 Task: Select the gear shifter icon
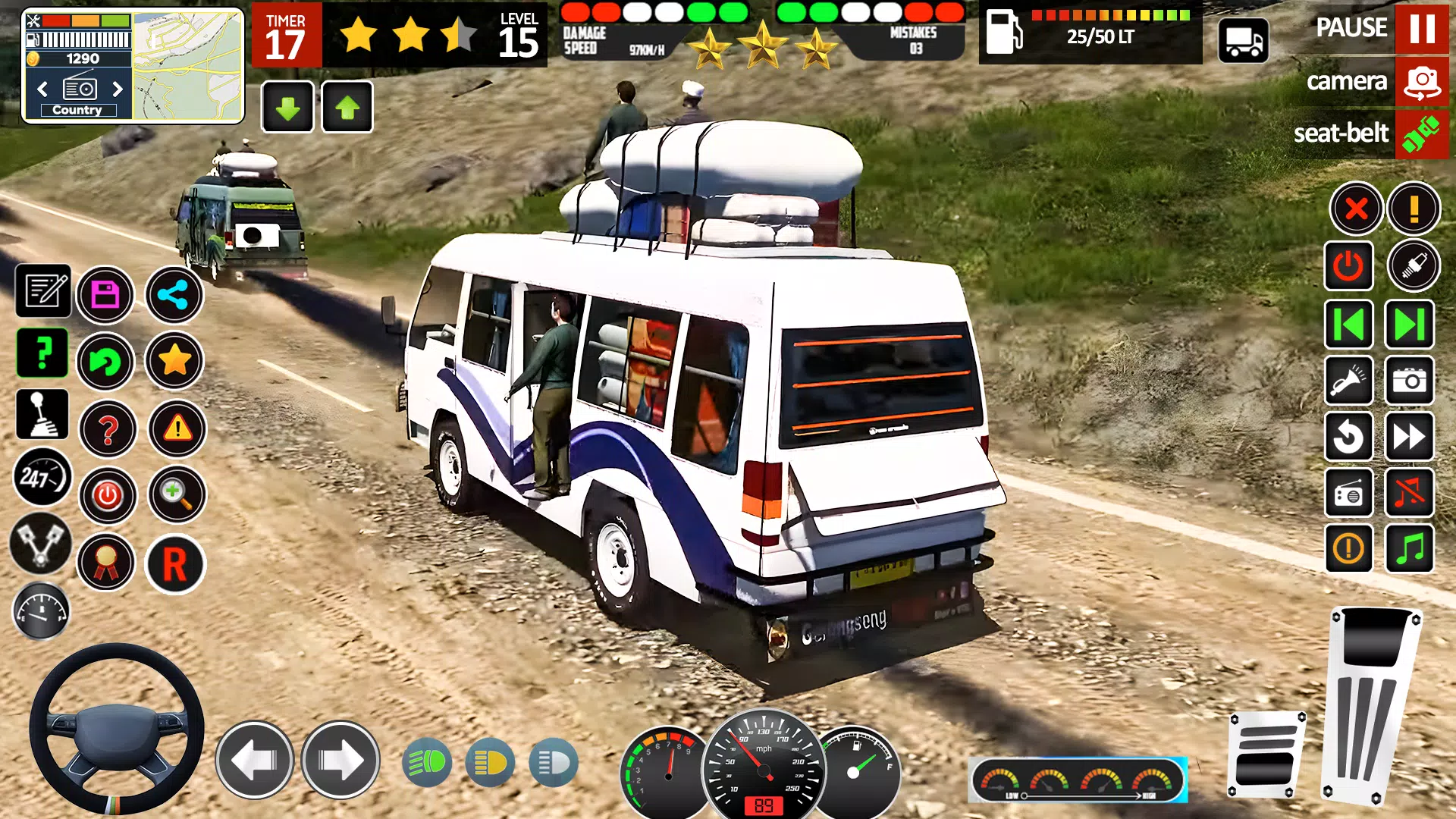click(42, 414)
